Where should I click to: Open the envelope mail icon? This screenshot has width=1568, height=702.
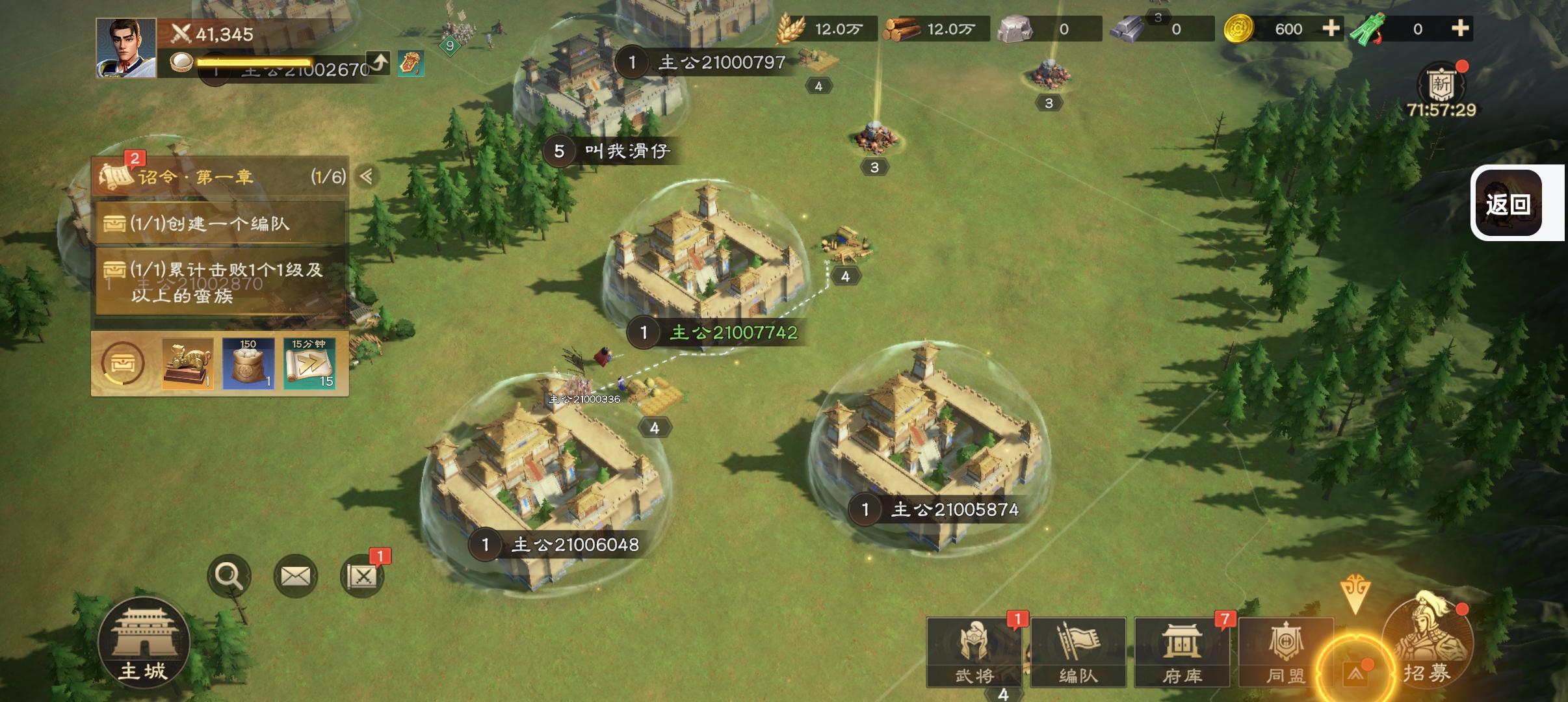click(x=296, y=576)
